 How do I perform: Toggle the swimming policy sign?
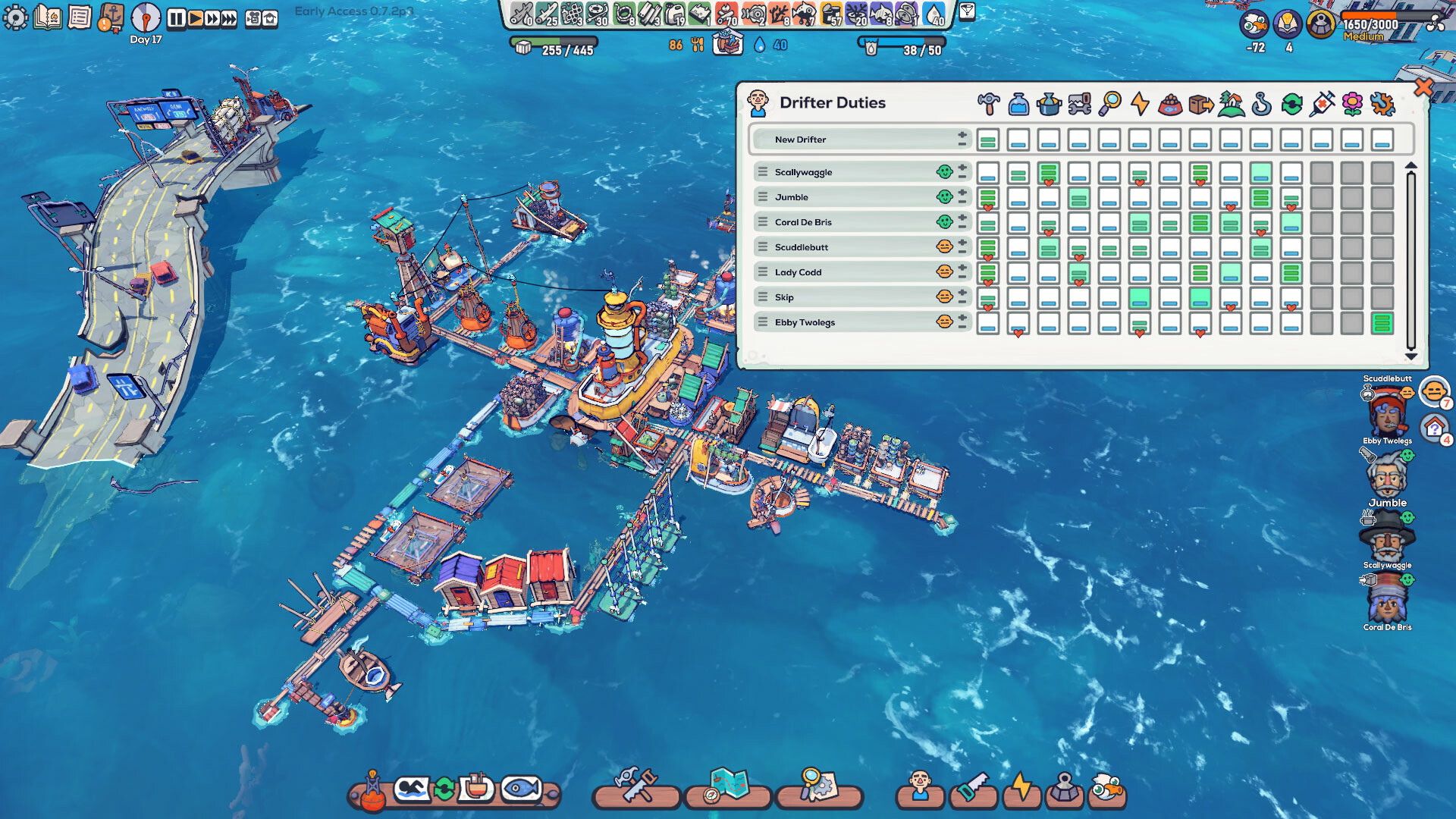click(x=412, y=787)
